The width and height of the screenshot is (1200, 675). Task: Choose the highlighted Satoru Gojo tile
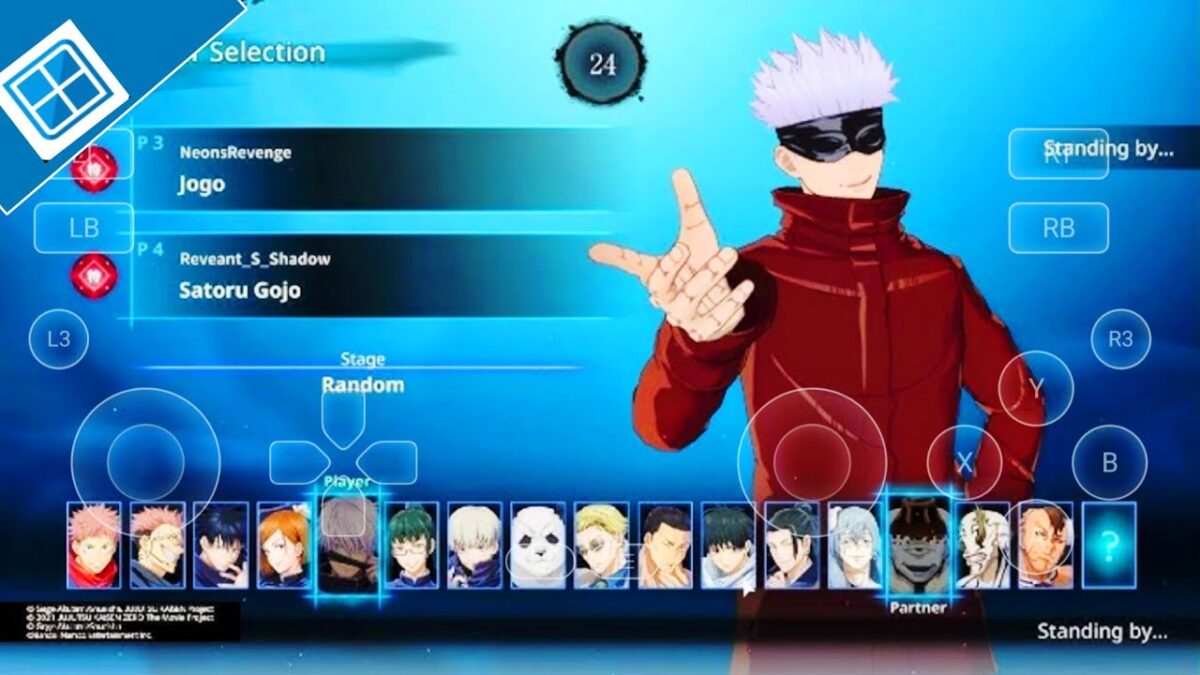[348, 545]
